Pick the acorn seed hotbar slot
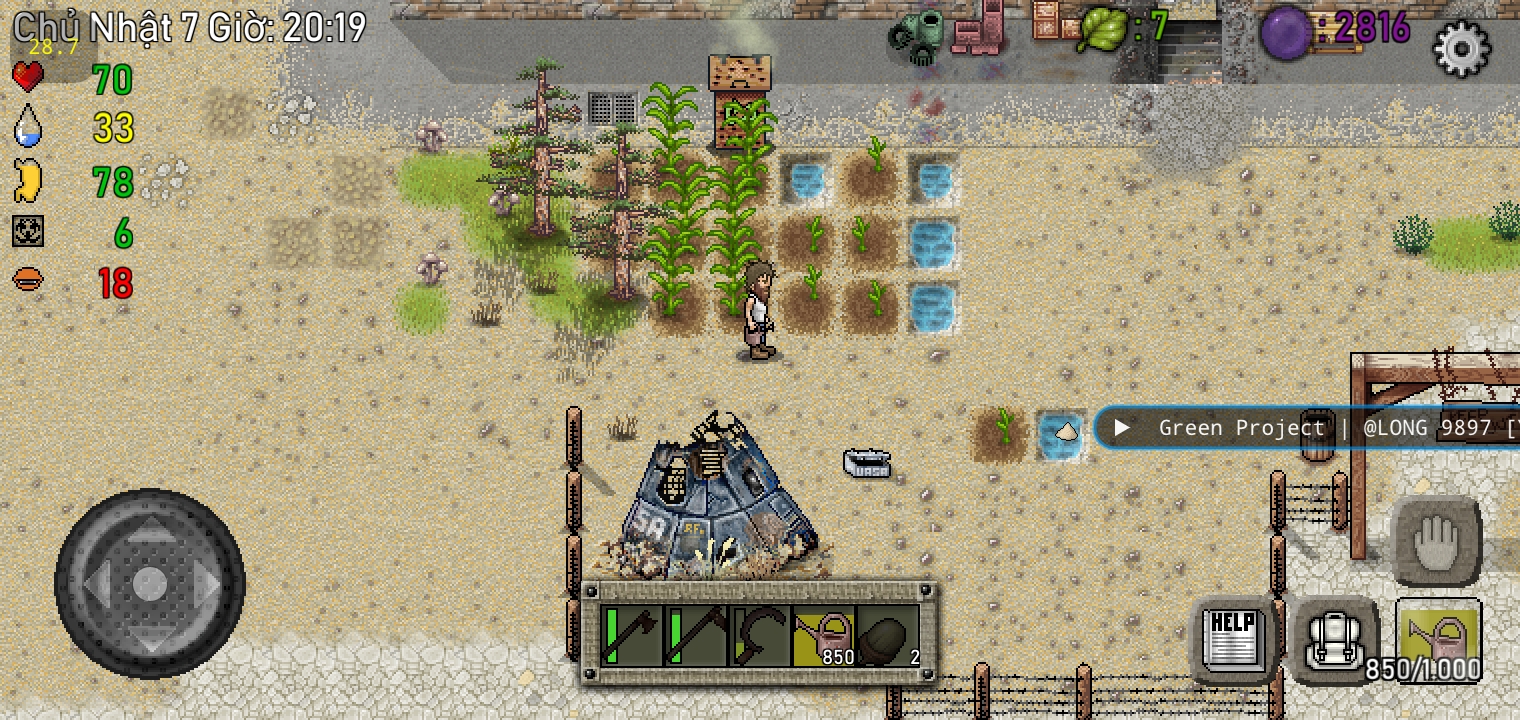The height and width of the screenshot is (720, 1520). 889,636
